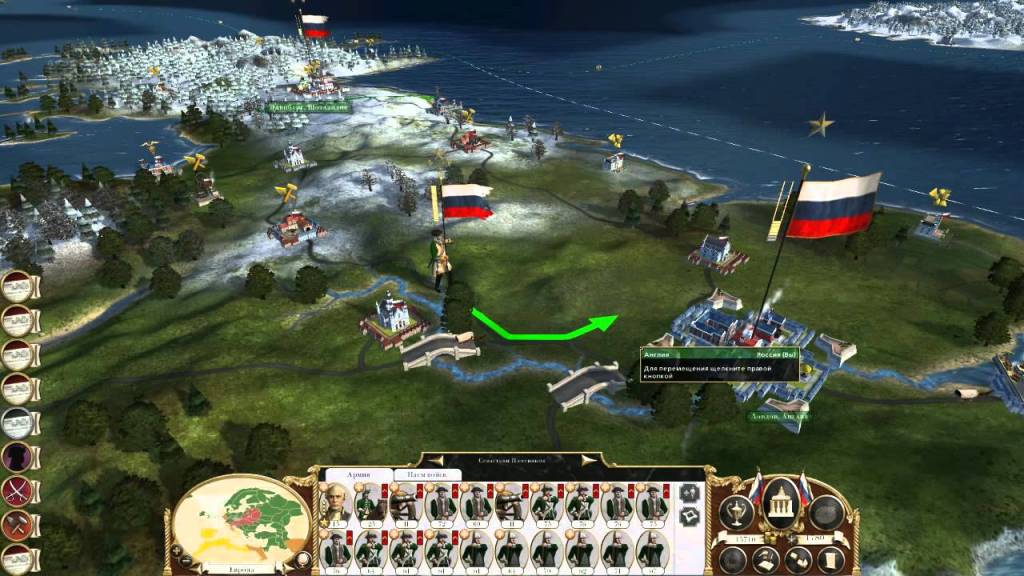
Task: Open the government building menu
Action: pyautogui.click(x=781, y=506)
